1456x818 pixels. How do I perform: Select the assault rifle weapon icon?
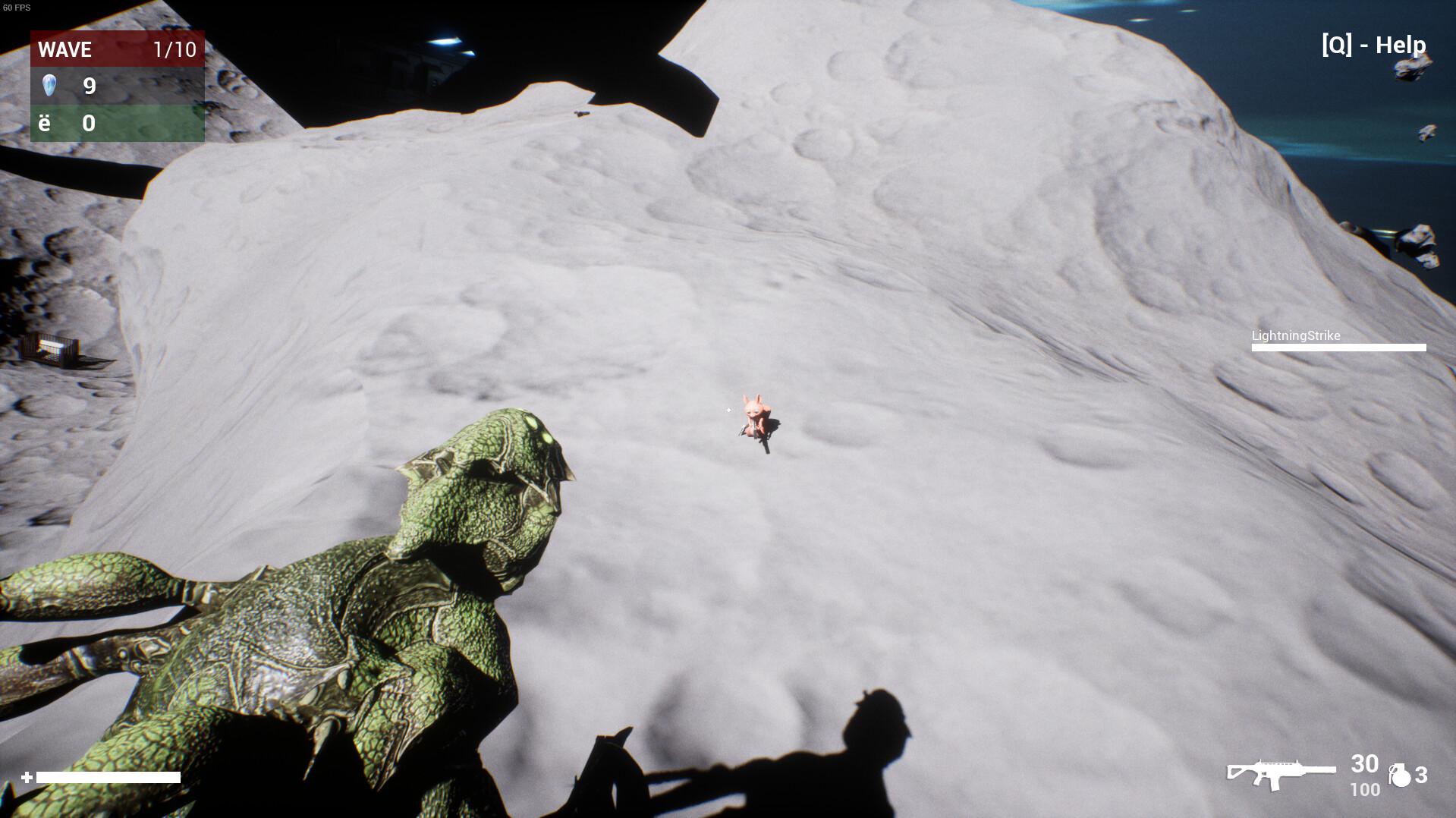1281,774
